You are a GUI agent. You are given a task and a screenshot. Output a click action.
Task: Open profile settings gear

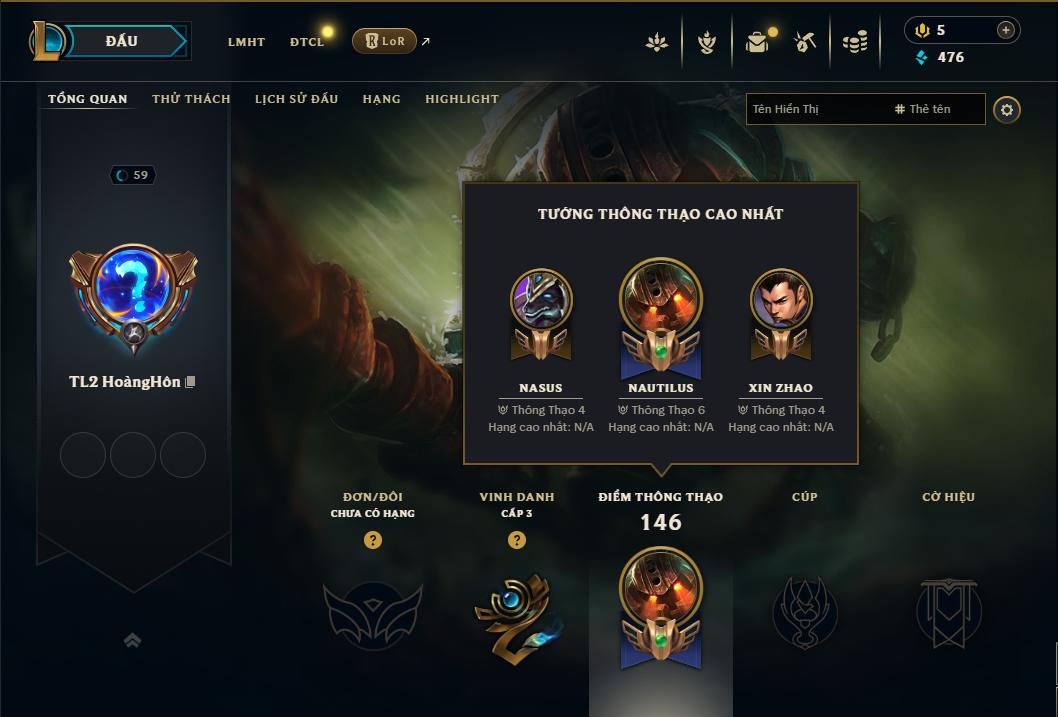point(1007,109)
